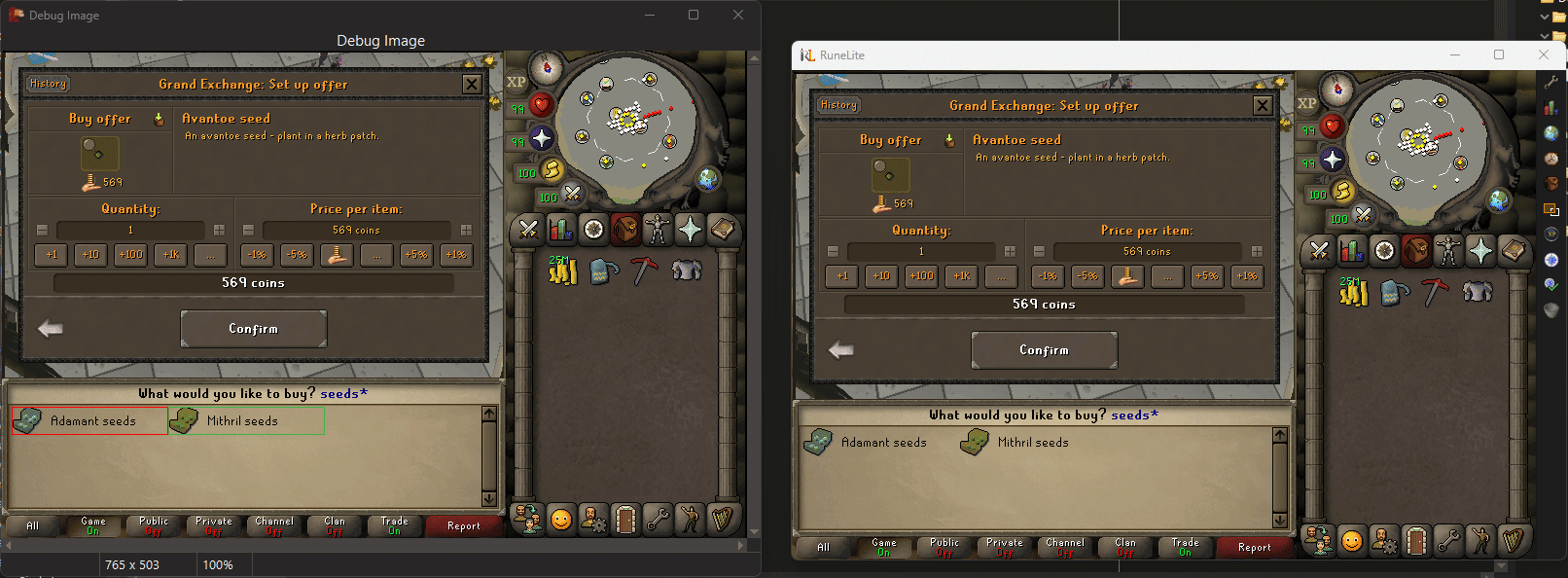Screen dimensions: 1568x578
Task: Open the world map globe in RuneLite
Action: 1499,200
